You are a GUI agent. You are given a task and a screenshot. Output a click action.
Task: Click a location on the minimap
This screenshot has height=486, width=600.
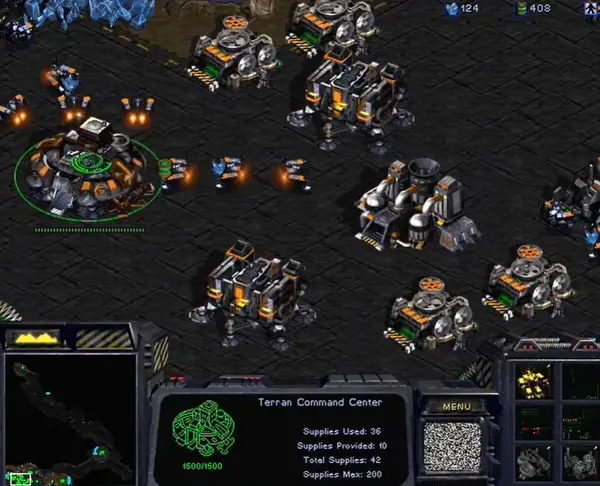point(70,420)
